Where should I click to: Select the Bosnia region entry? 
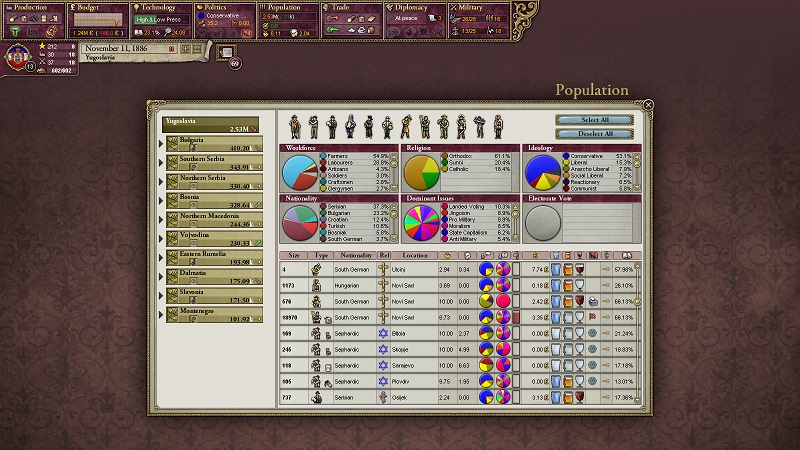click(210, 200)
